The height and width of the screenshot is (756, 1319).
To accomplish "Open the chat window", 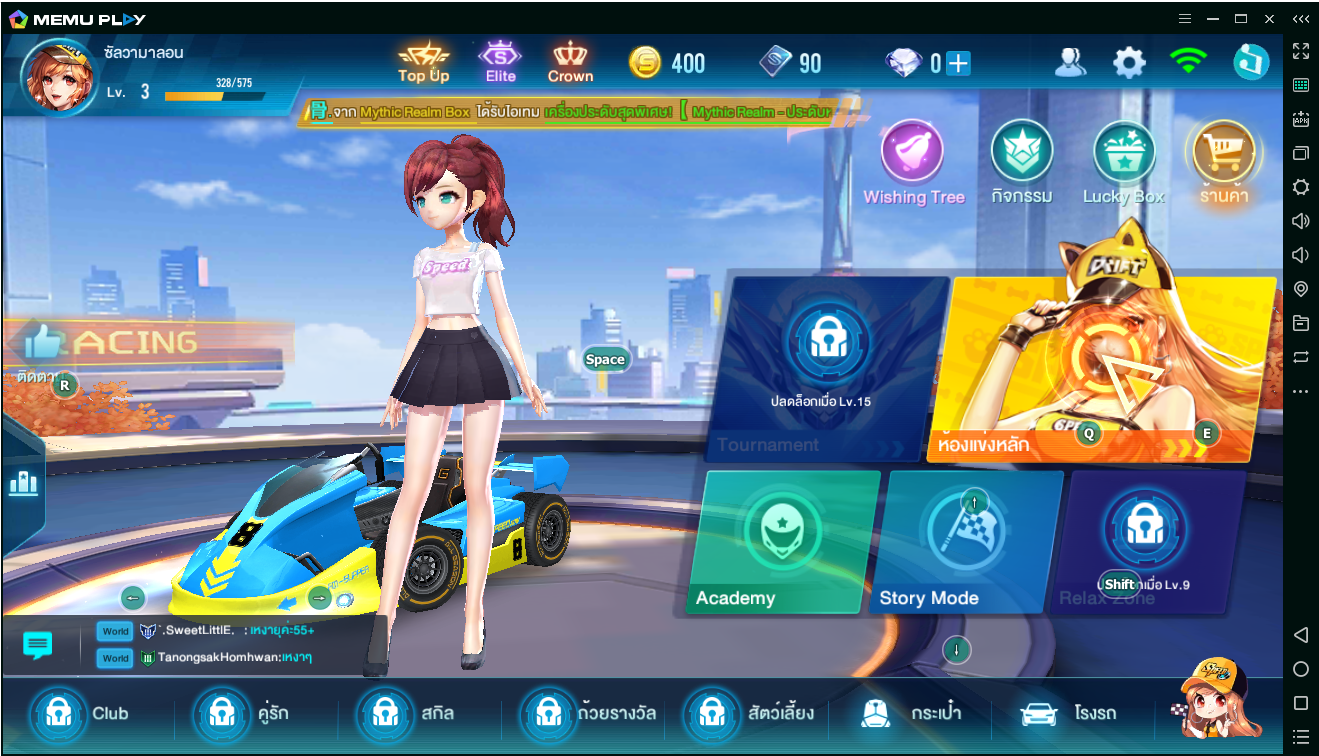I will [38, 645].
